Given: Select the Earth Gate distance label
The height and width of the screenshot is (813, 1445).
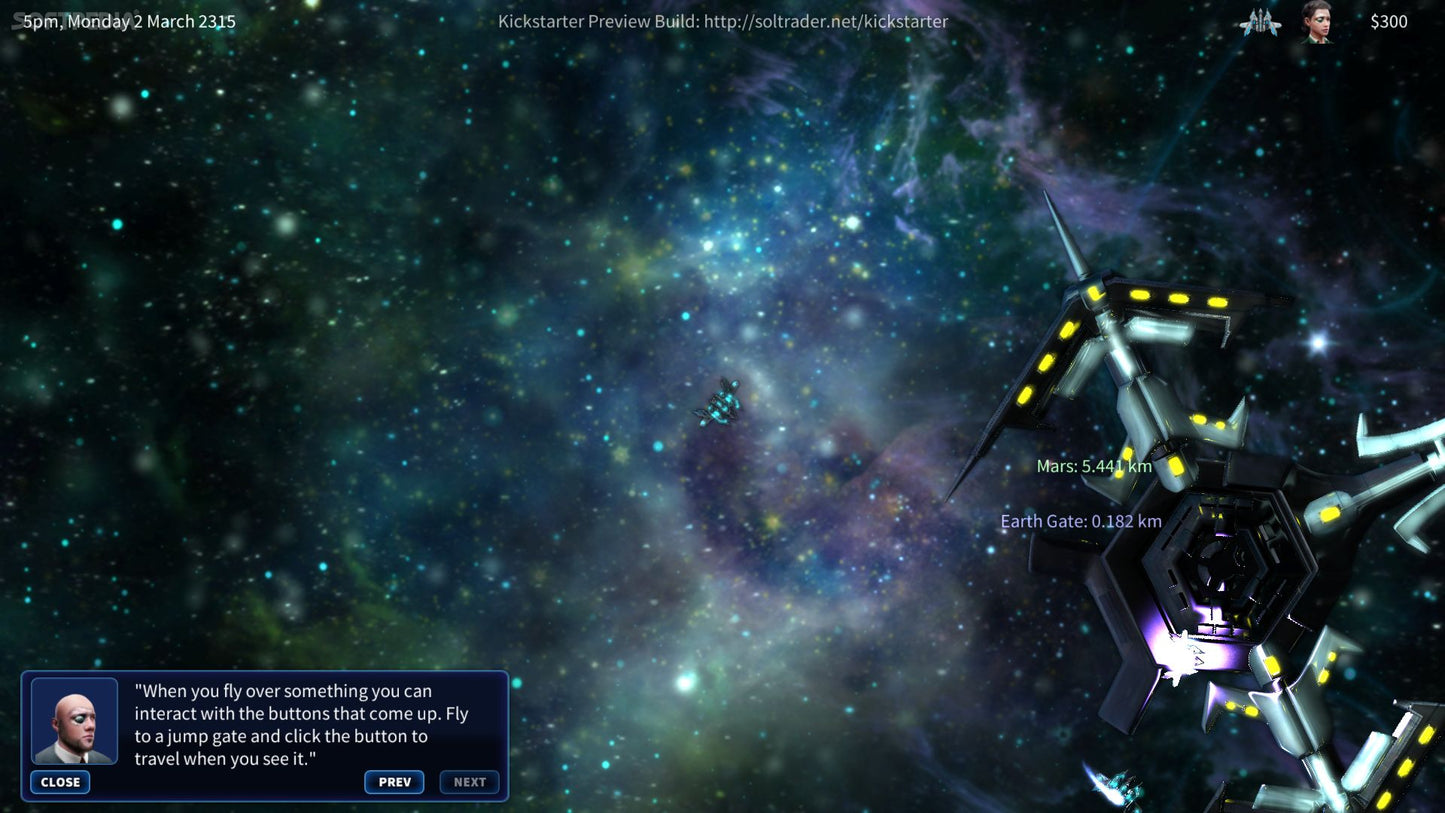Looking at the screenshot, I should pyautogui.click(x=1081, y=521).
